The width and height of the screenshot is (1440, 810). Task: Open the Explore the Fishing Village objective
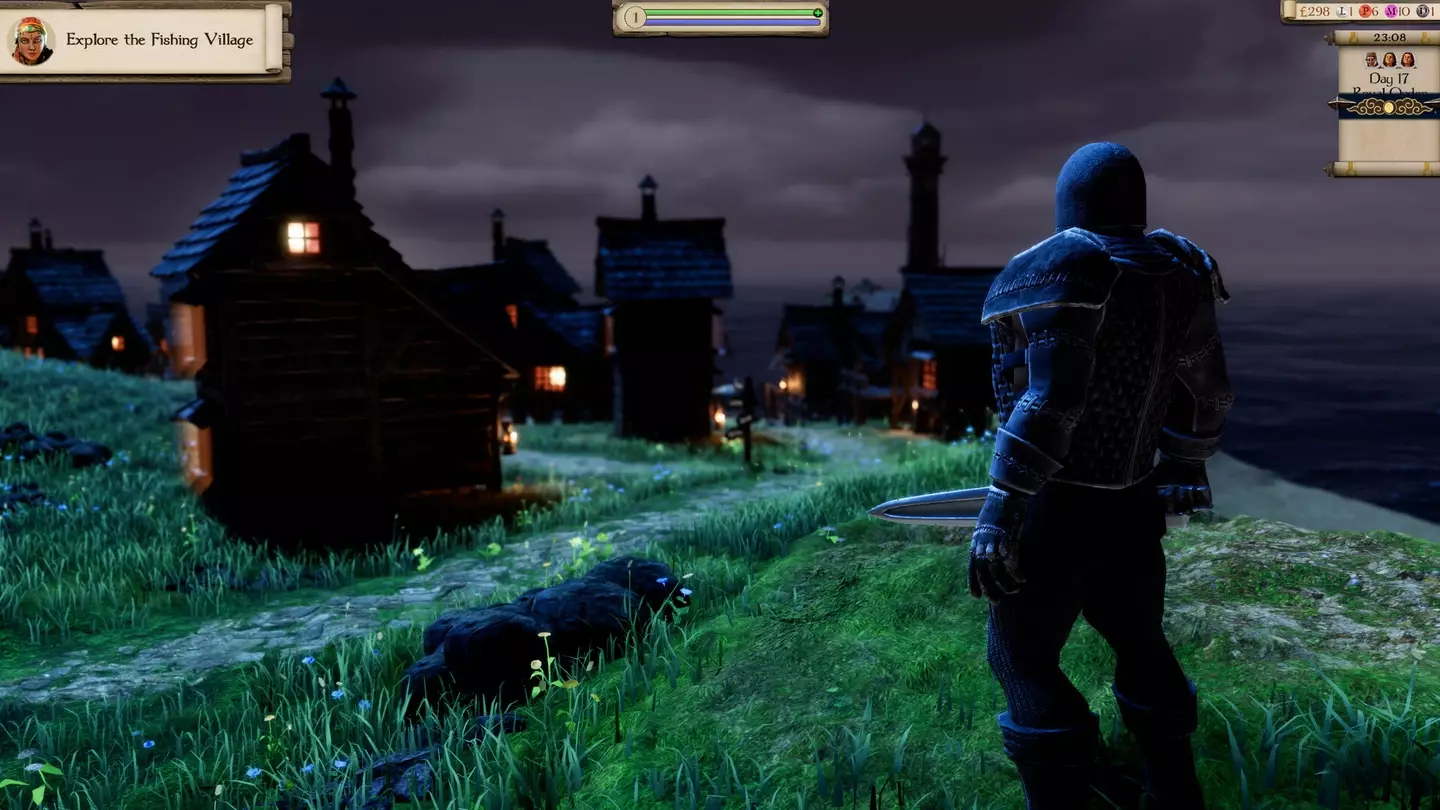(x=159, y=40)
